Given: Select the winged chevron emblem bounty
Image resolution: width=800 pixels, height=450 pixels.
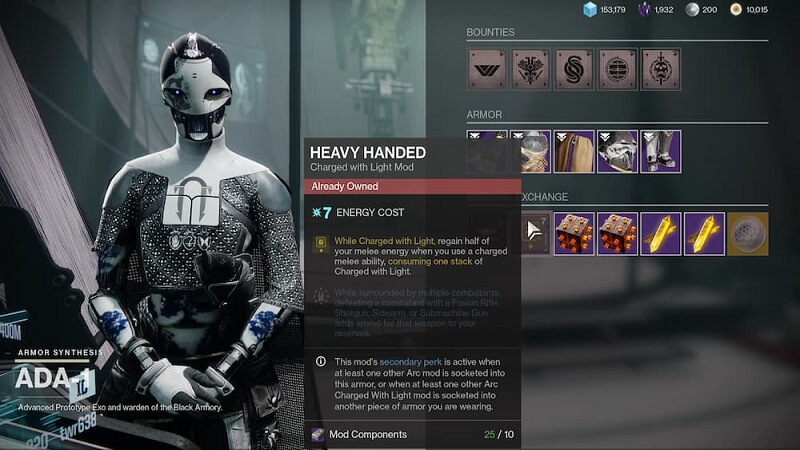Looking at the screenshot, I should (x=487, y=69).
